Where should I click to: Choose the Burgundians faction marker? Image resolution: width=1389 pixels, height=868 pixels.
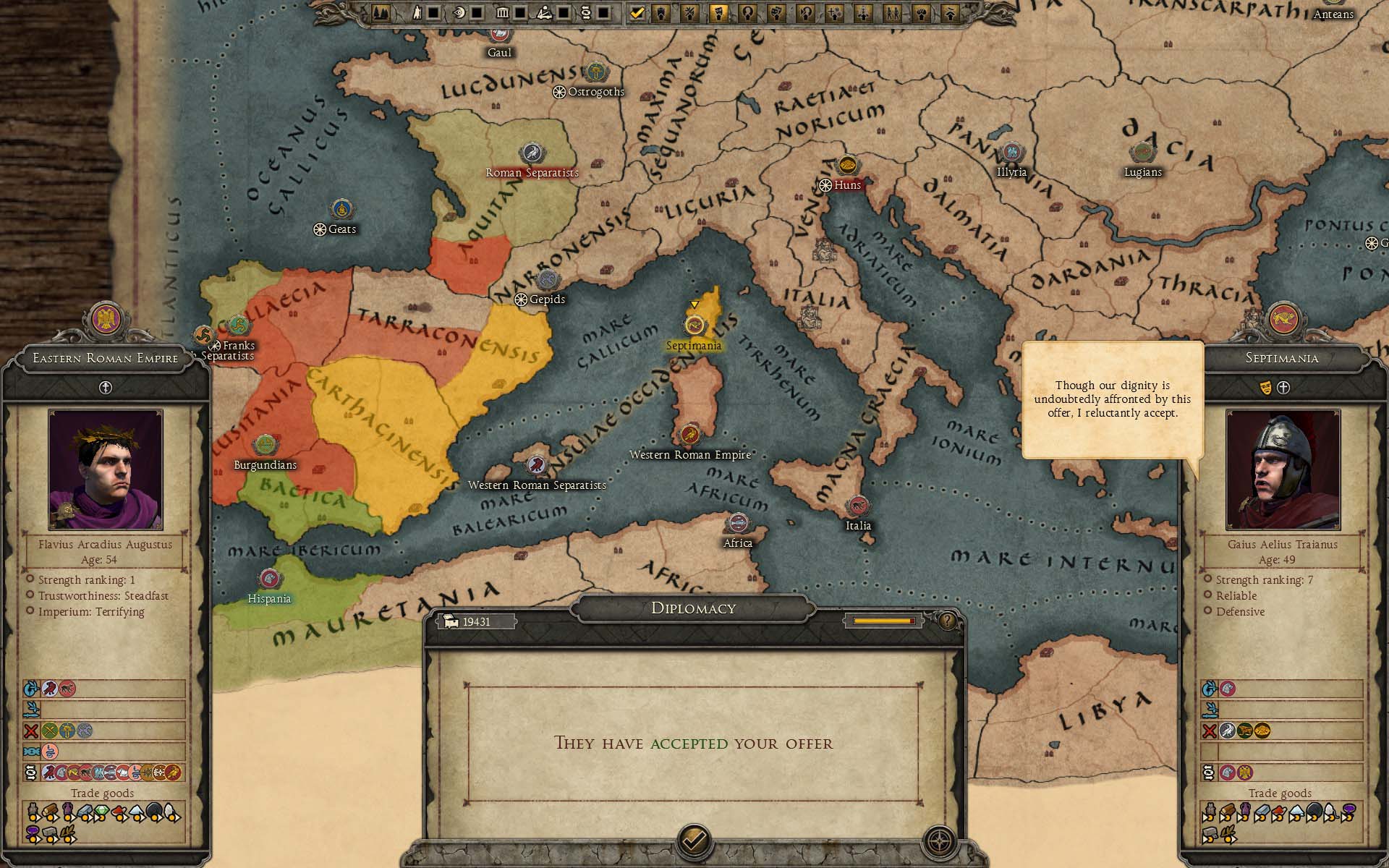tap(266, 445)
